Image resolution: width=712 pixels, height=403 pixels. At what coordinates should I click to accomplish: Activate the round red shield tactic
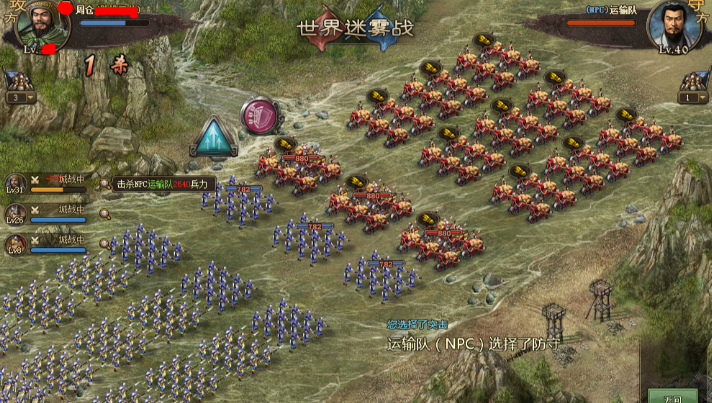pos(261,117)
